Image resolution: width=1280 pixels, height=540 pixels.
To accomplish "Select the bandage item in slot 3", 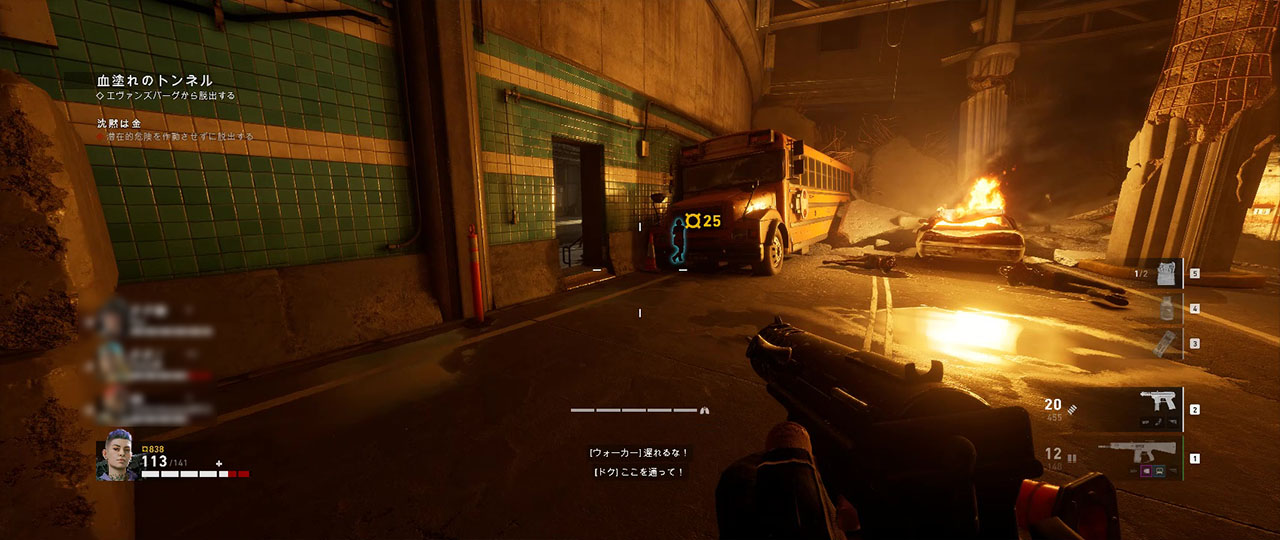I will coord(1160,343).
